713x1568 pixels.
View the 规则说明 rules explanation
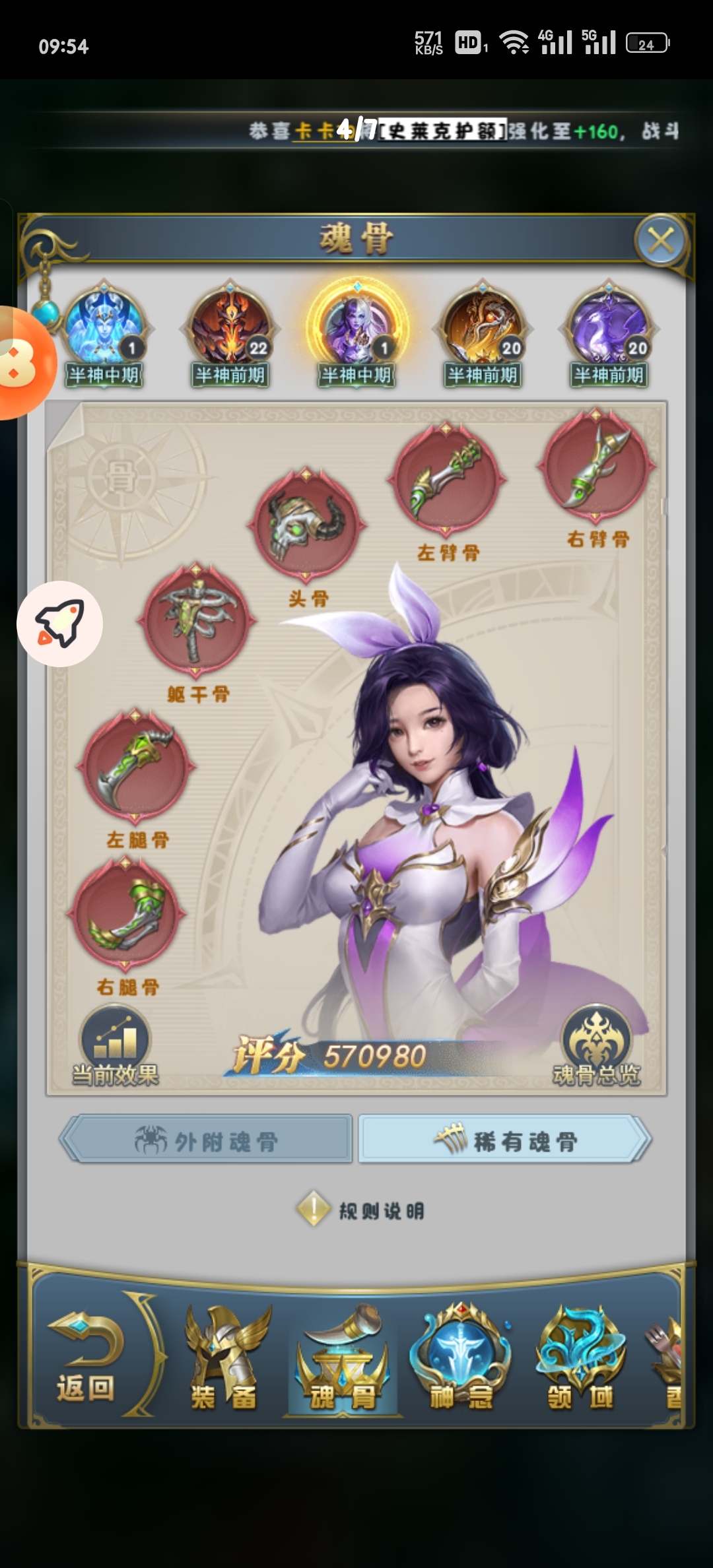(361, 1210)
